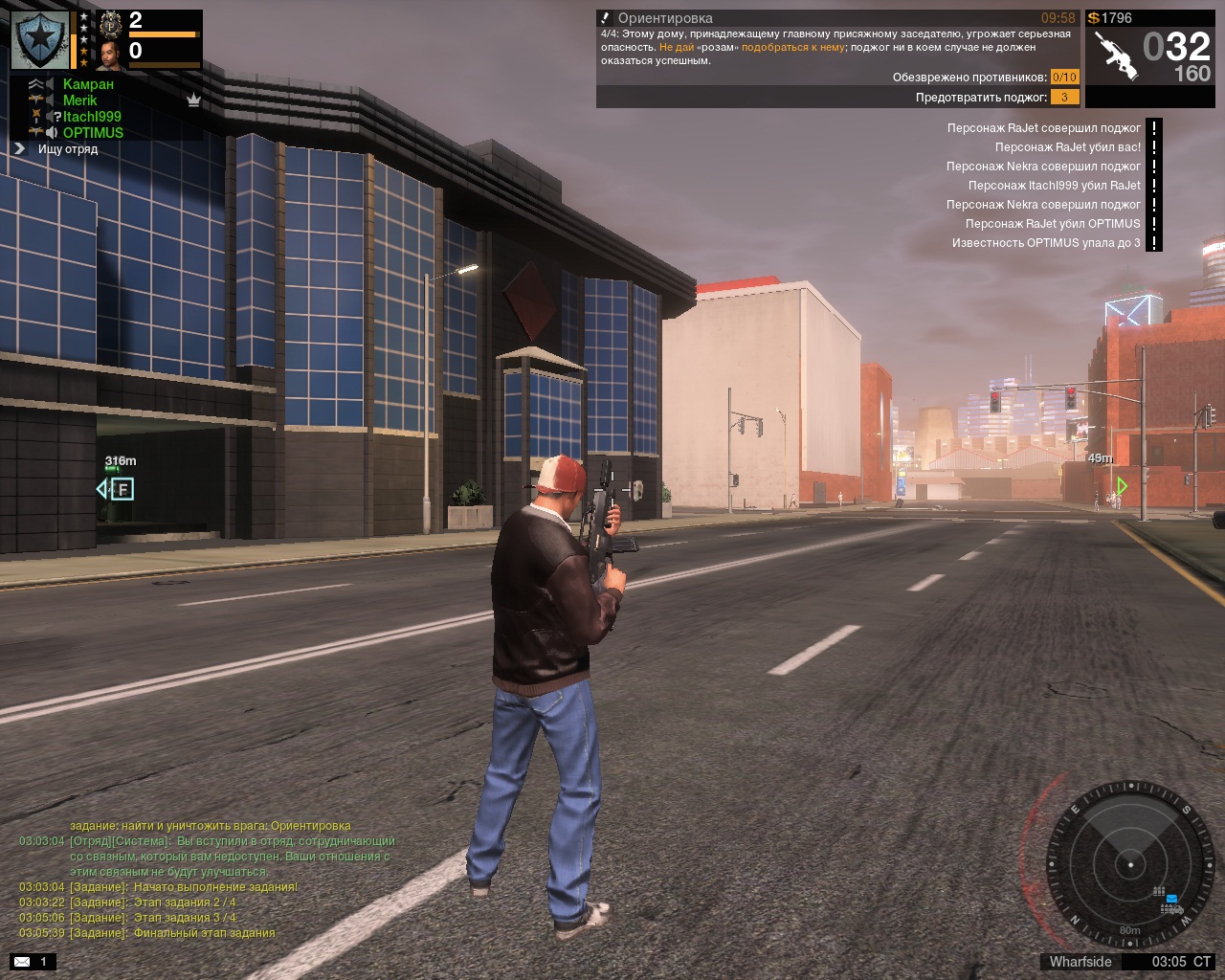Click the circular radar minimap

tap(1129, 864)
